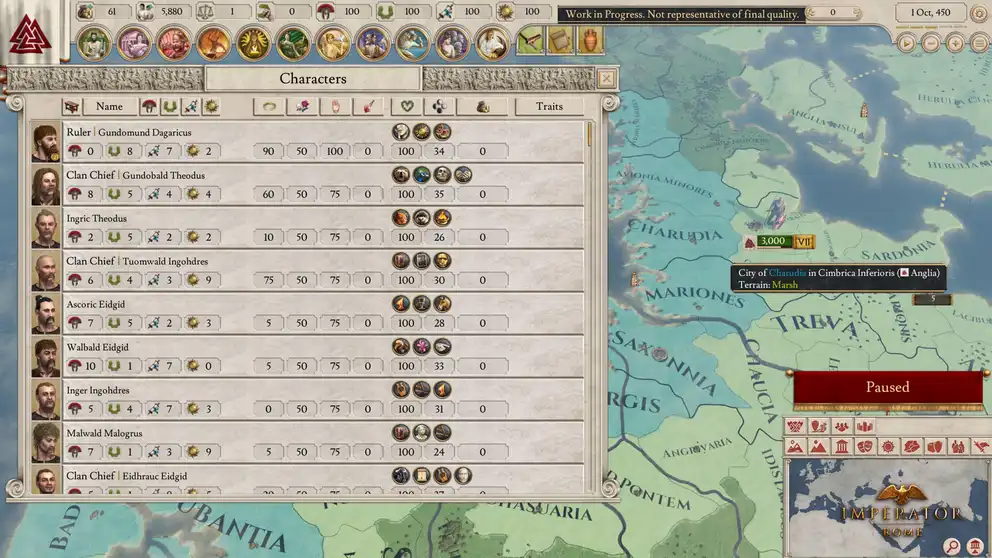Click the Anglia army 3,000 unit banner

[772, 241]
